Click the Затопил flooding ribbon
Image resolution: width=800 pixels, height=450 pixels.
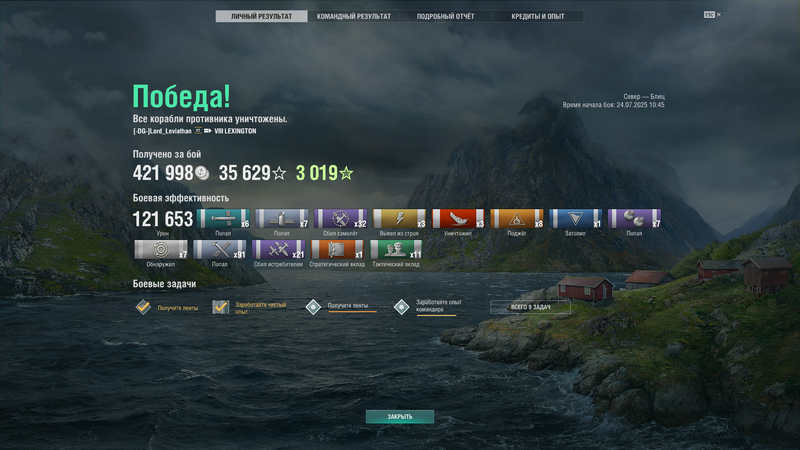575,219
